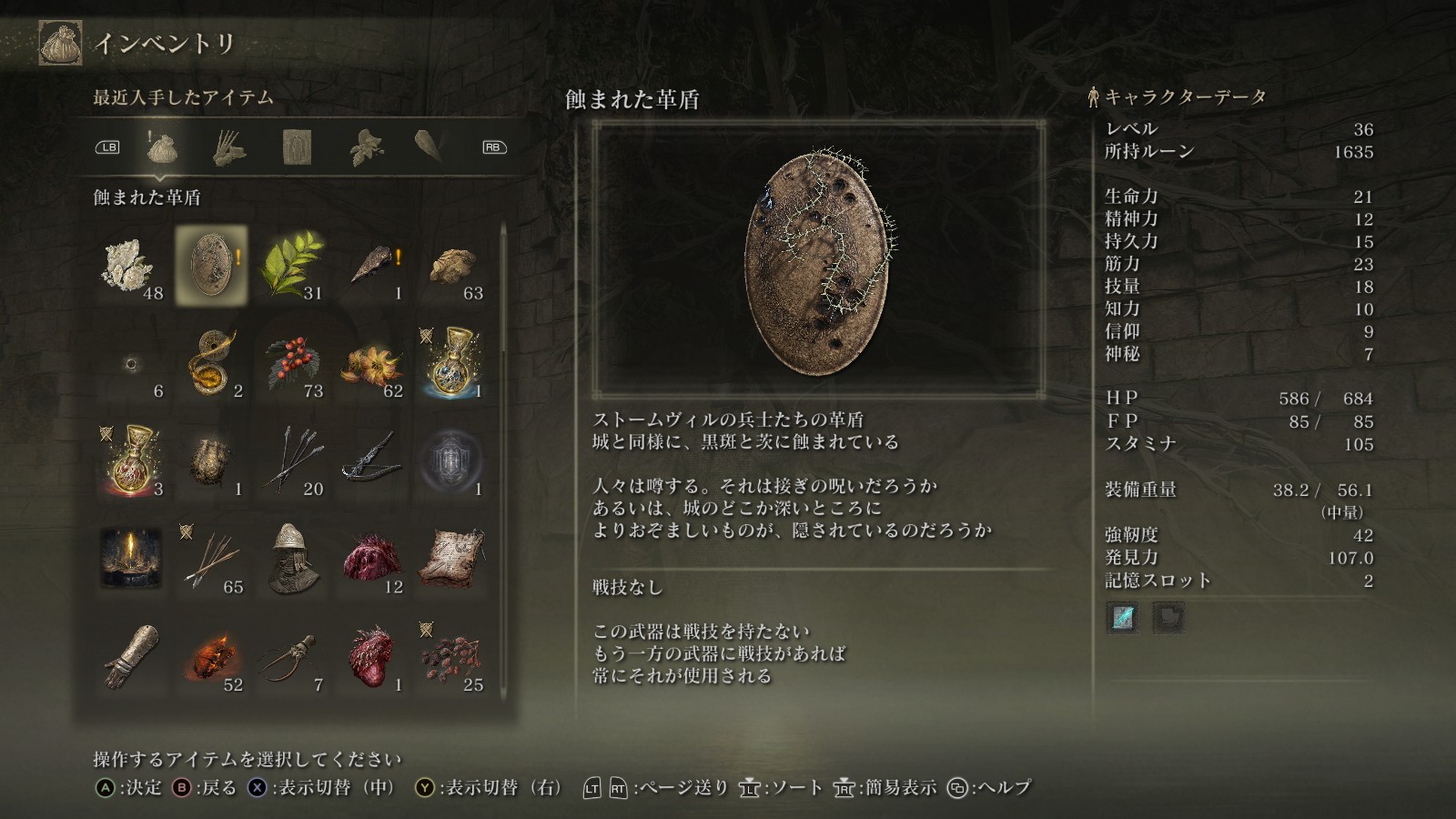Select the blighted leather shield slot
1456x819 pixels.
[x=211, y=266]
